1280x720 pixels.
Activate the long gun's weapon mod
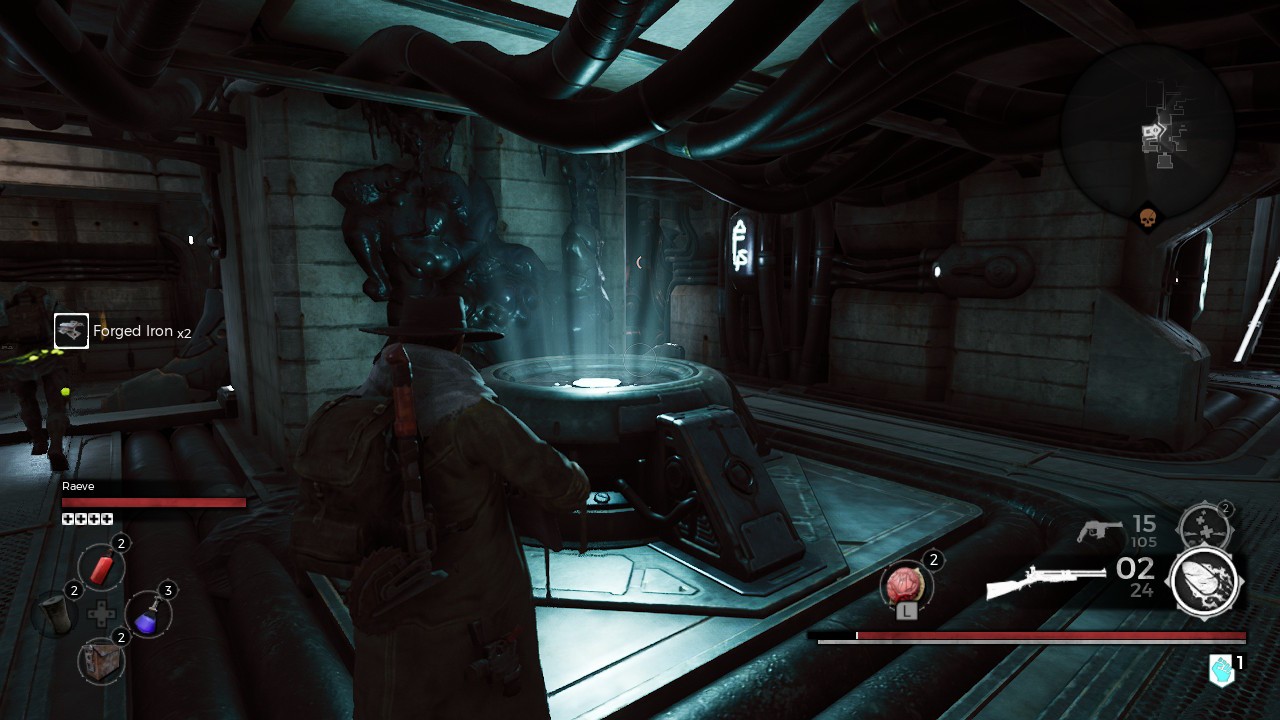(1205, 582)
